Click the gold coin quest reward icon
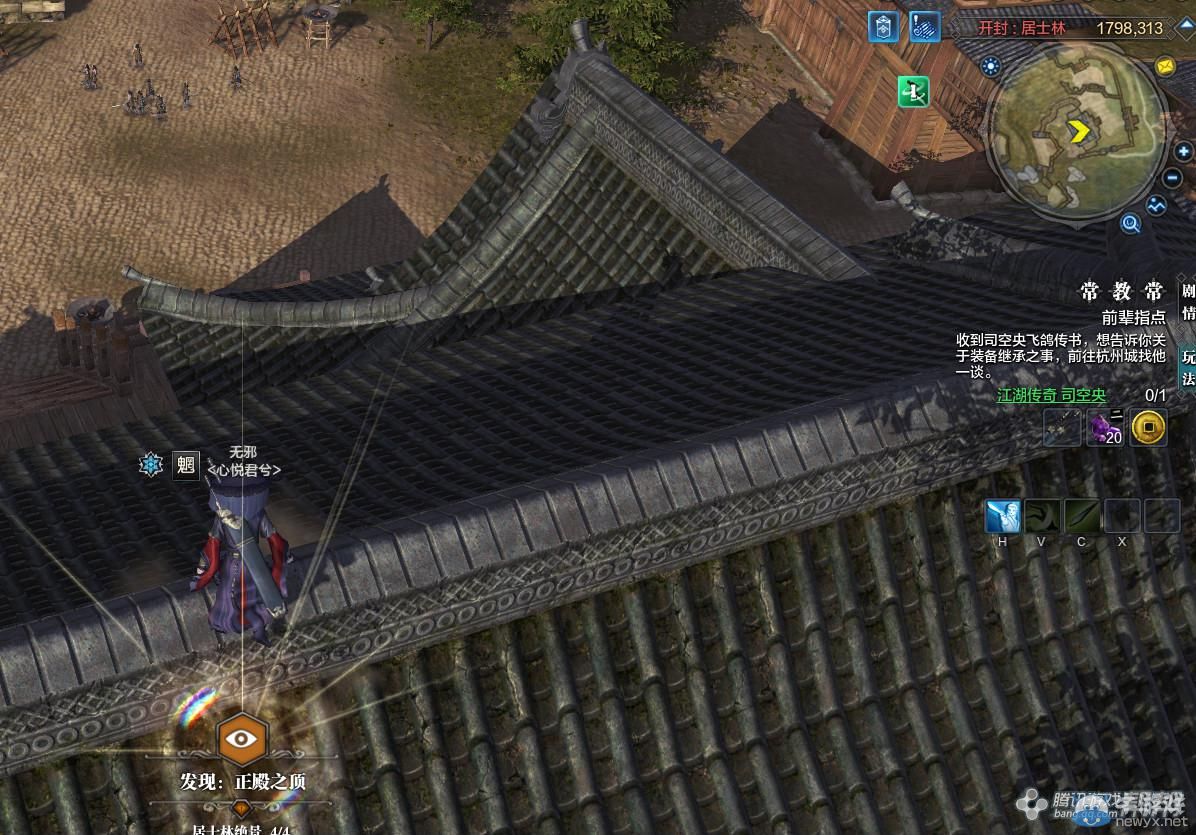This screenshot has width=1196, height=835. (x=1149, y=428)
